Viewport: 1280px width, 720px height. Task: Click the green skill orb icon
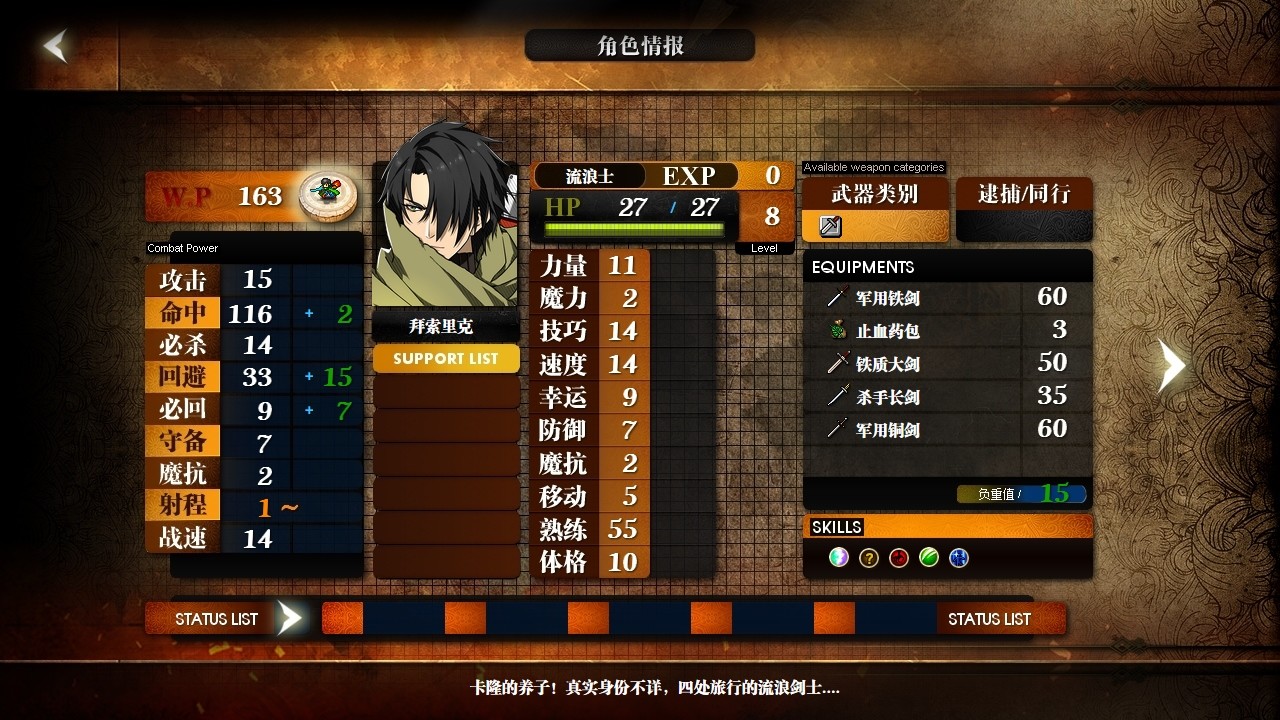point(928,557)
